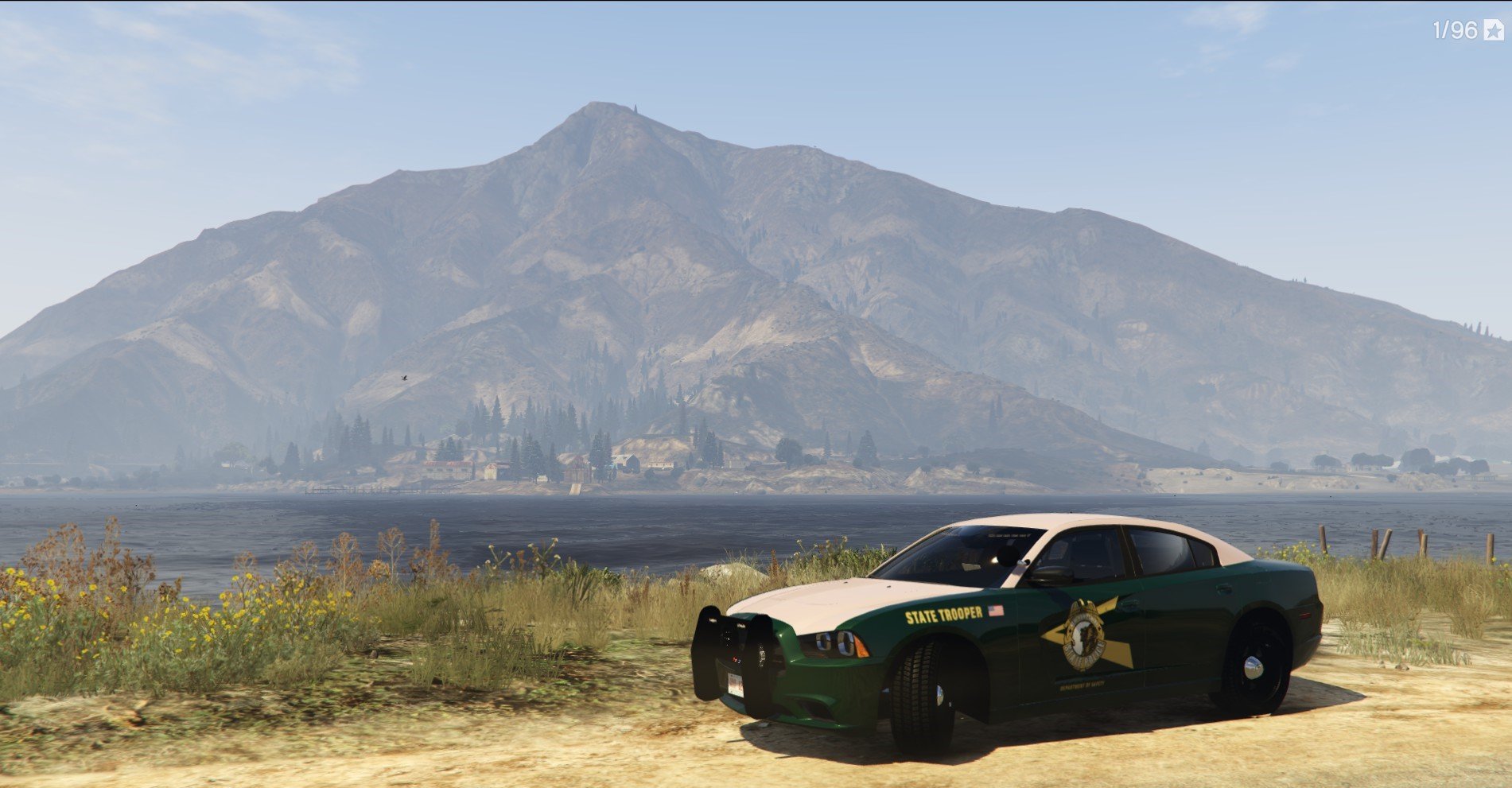Image resolution: width=1512 pixels, height=788 pixels.
Task: Click the star icon beside the 1/96 counter
Action: click(x=1492, y=31)
